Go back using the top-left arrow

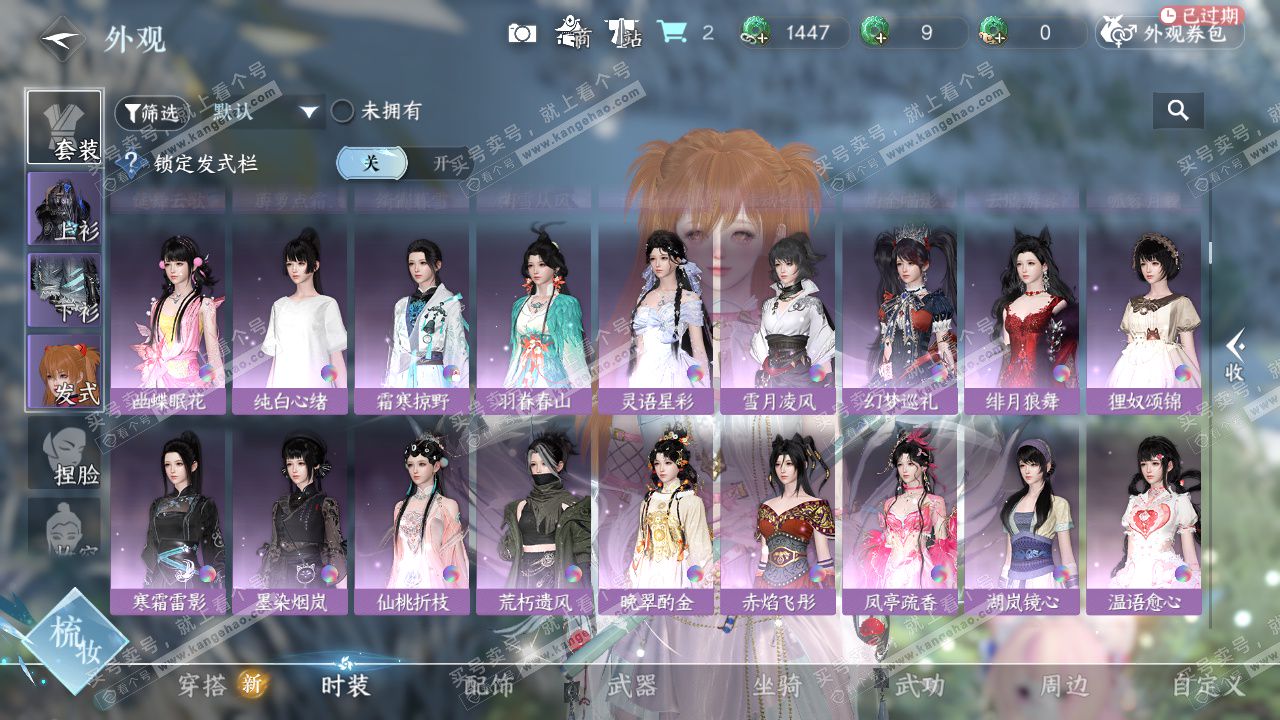coord(62,38)
